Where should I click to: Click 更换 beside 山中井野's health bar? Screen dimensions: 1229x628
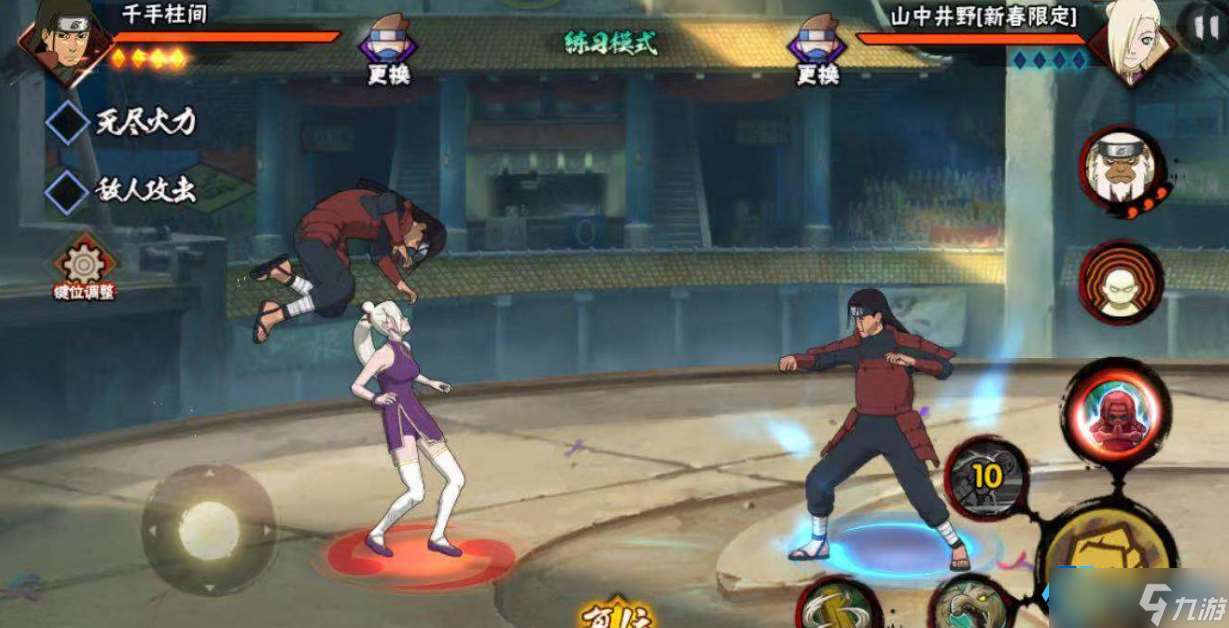818,52
